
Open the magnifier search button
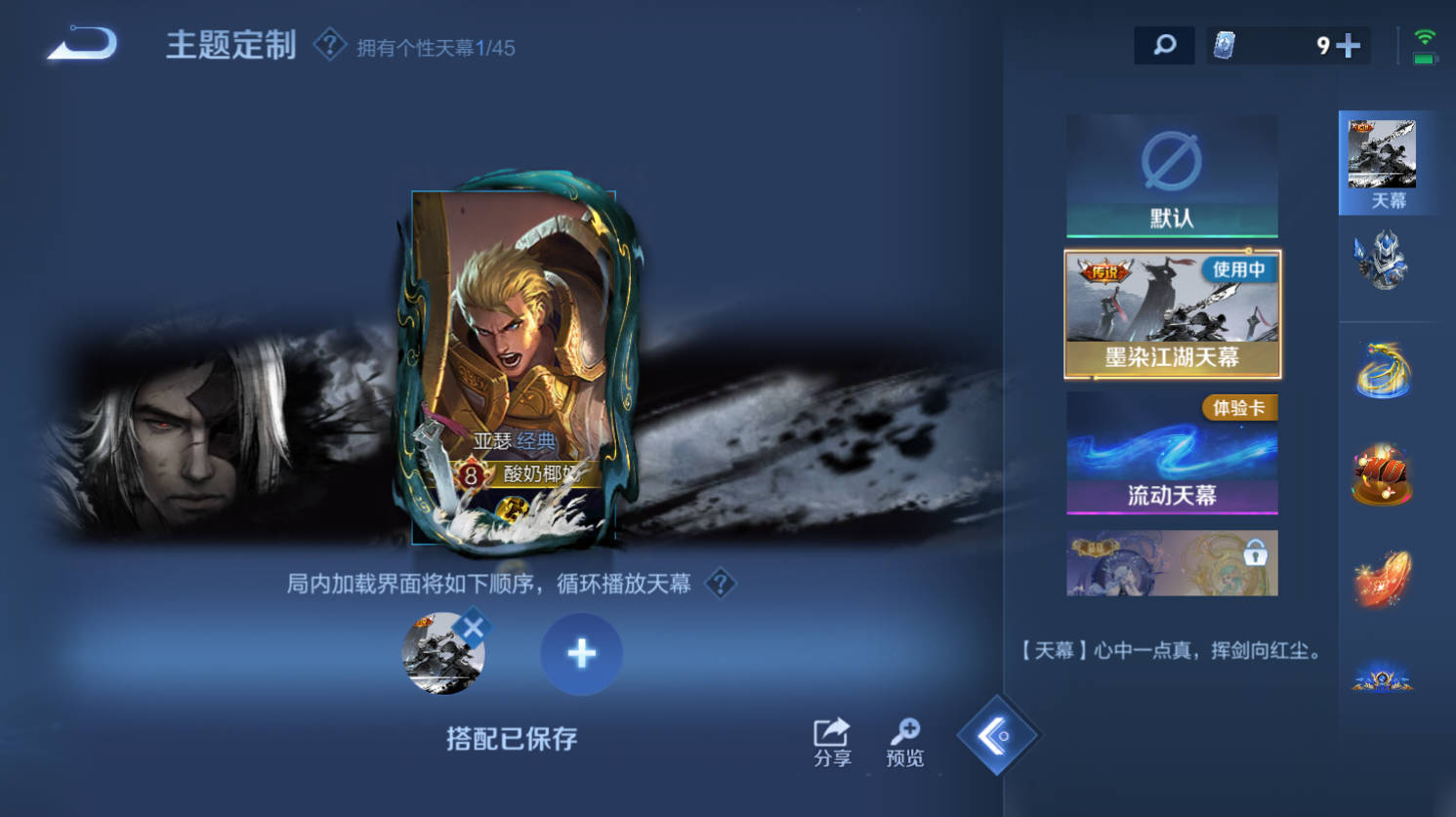coord(1164,45)
